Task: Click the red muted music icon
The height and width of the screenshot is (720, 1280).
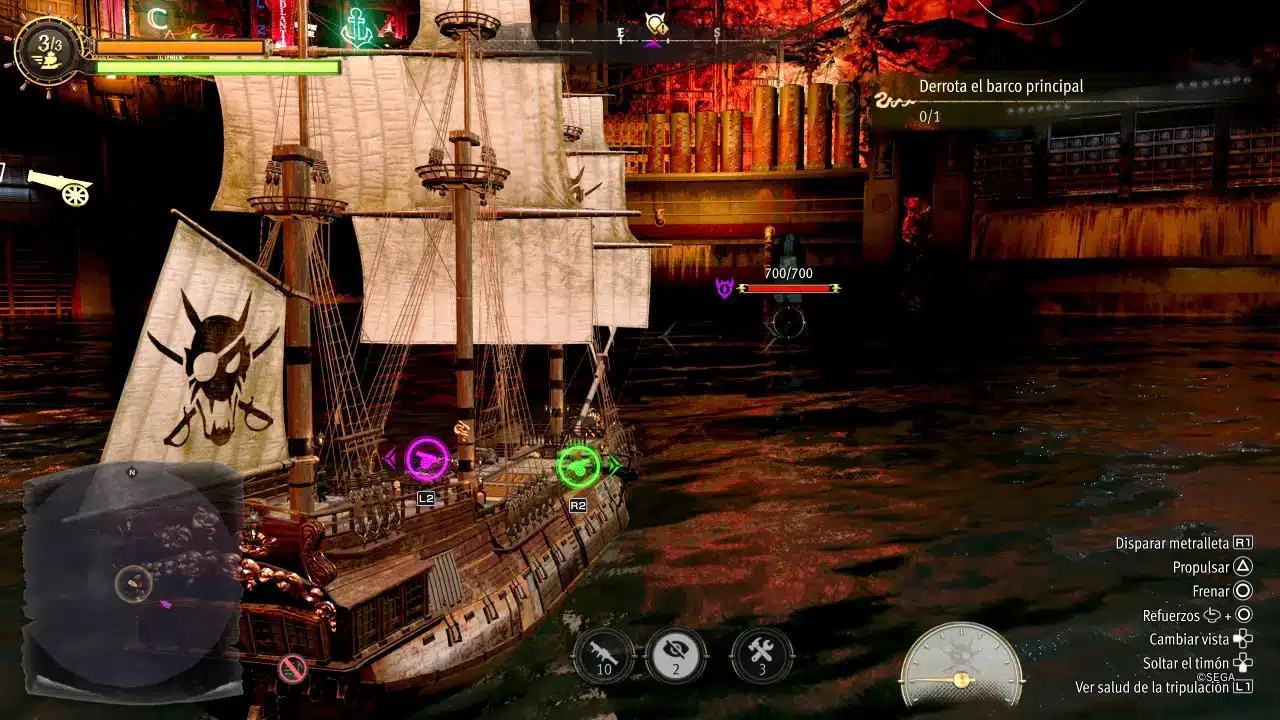Action: tap(292, 669)
